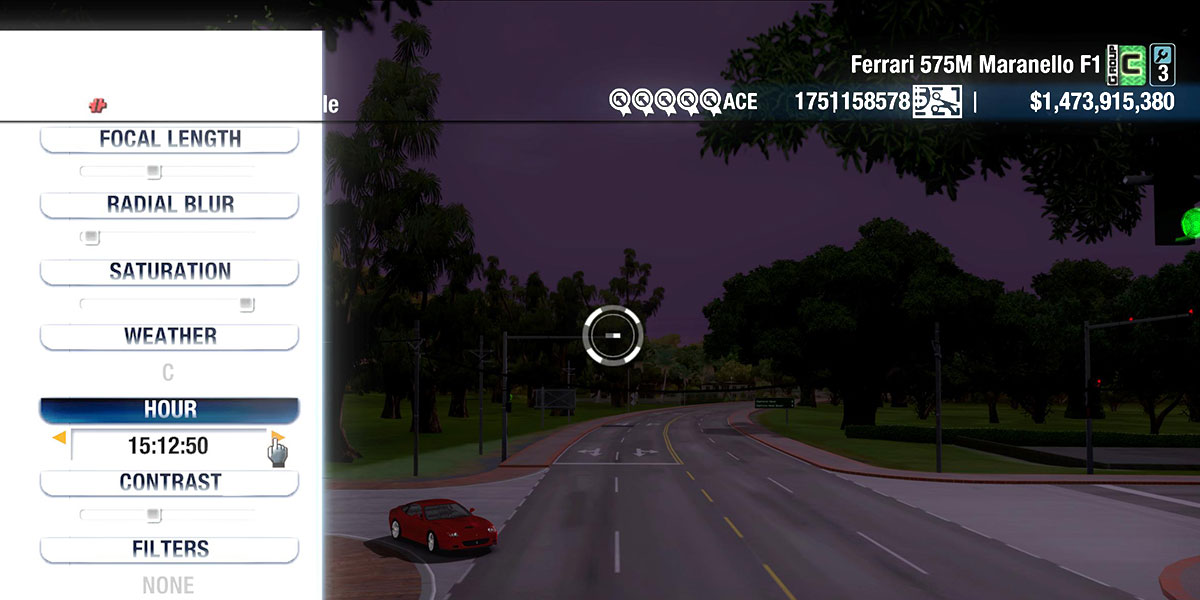Open the Filters setting
Viewport: 1200px width, 600px height.
[169, 549]
